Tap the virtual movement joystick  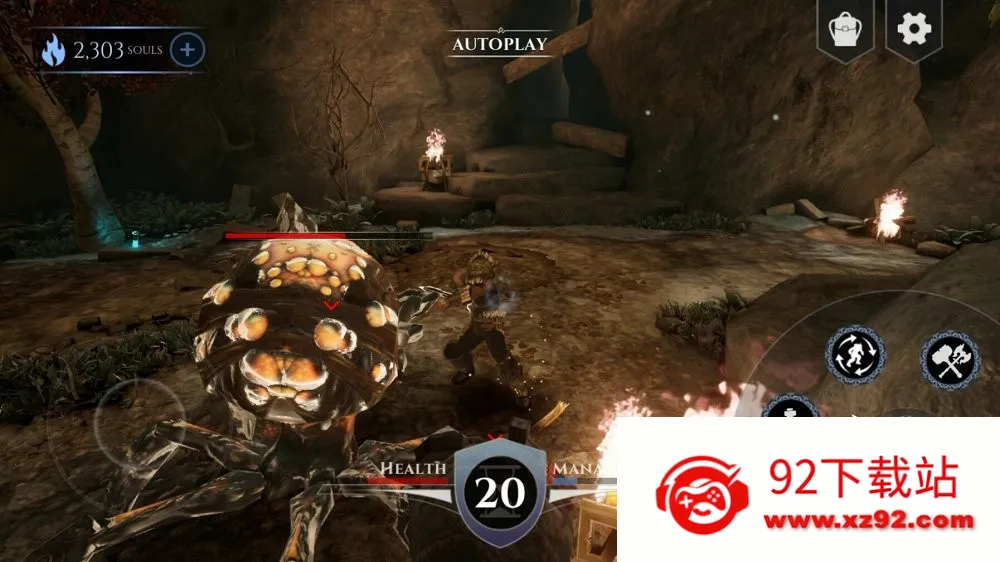139,425
